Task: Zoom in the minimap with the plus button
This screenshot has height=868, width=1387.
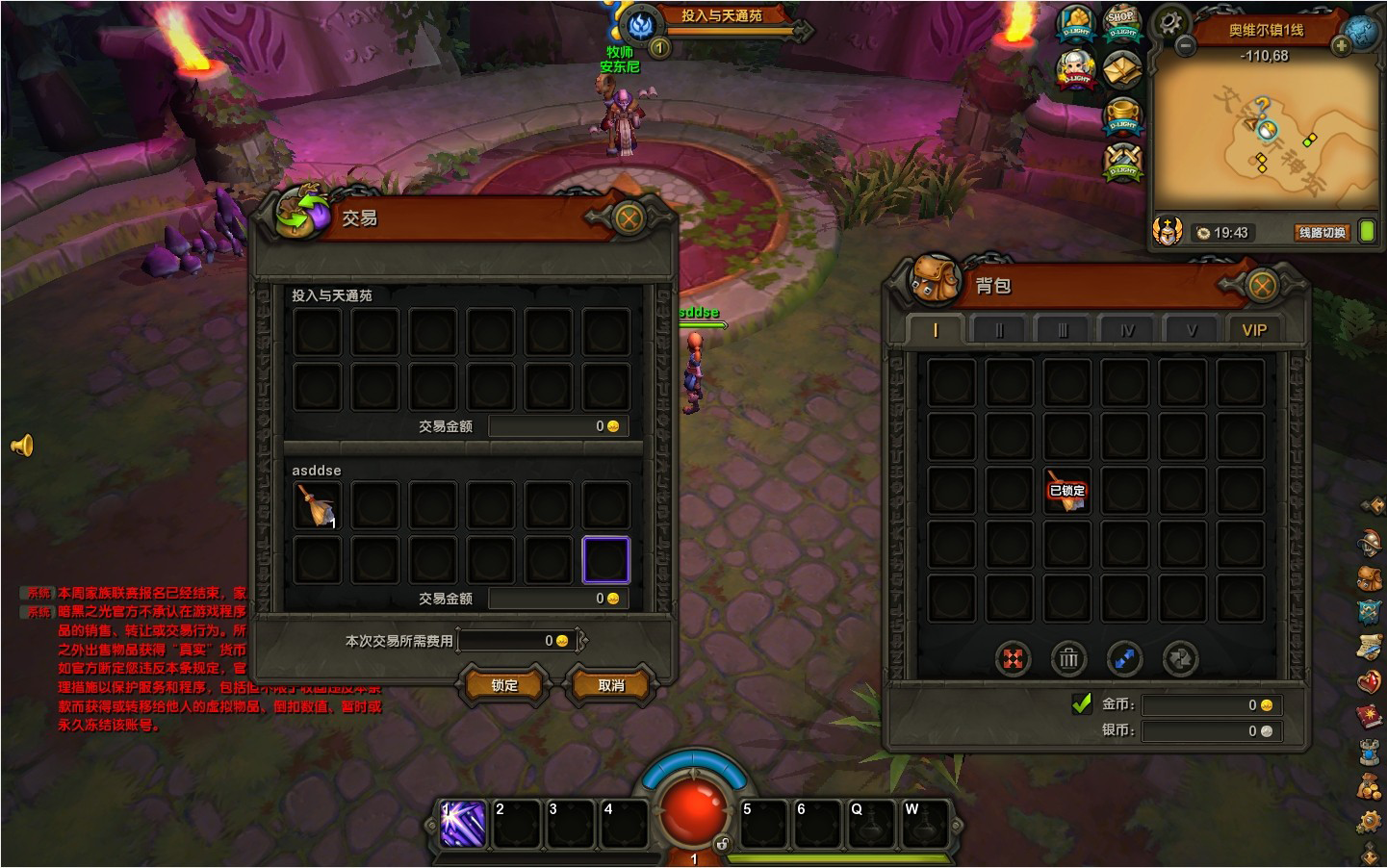Action: pos(1341,45)
